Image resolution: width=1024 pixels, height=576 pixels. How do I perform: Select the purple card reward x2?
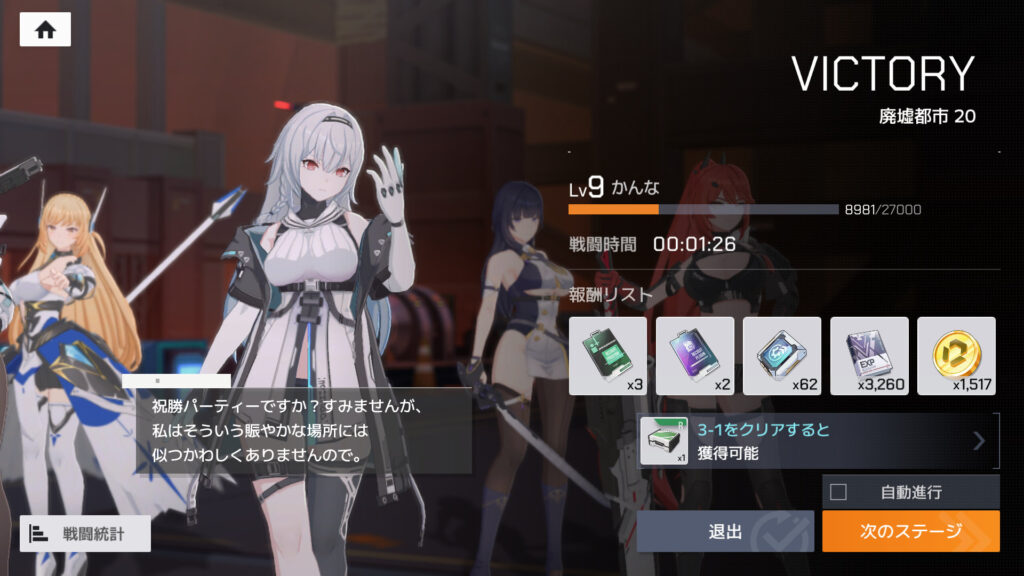695,356
